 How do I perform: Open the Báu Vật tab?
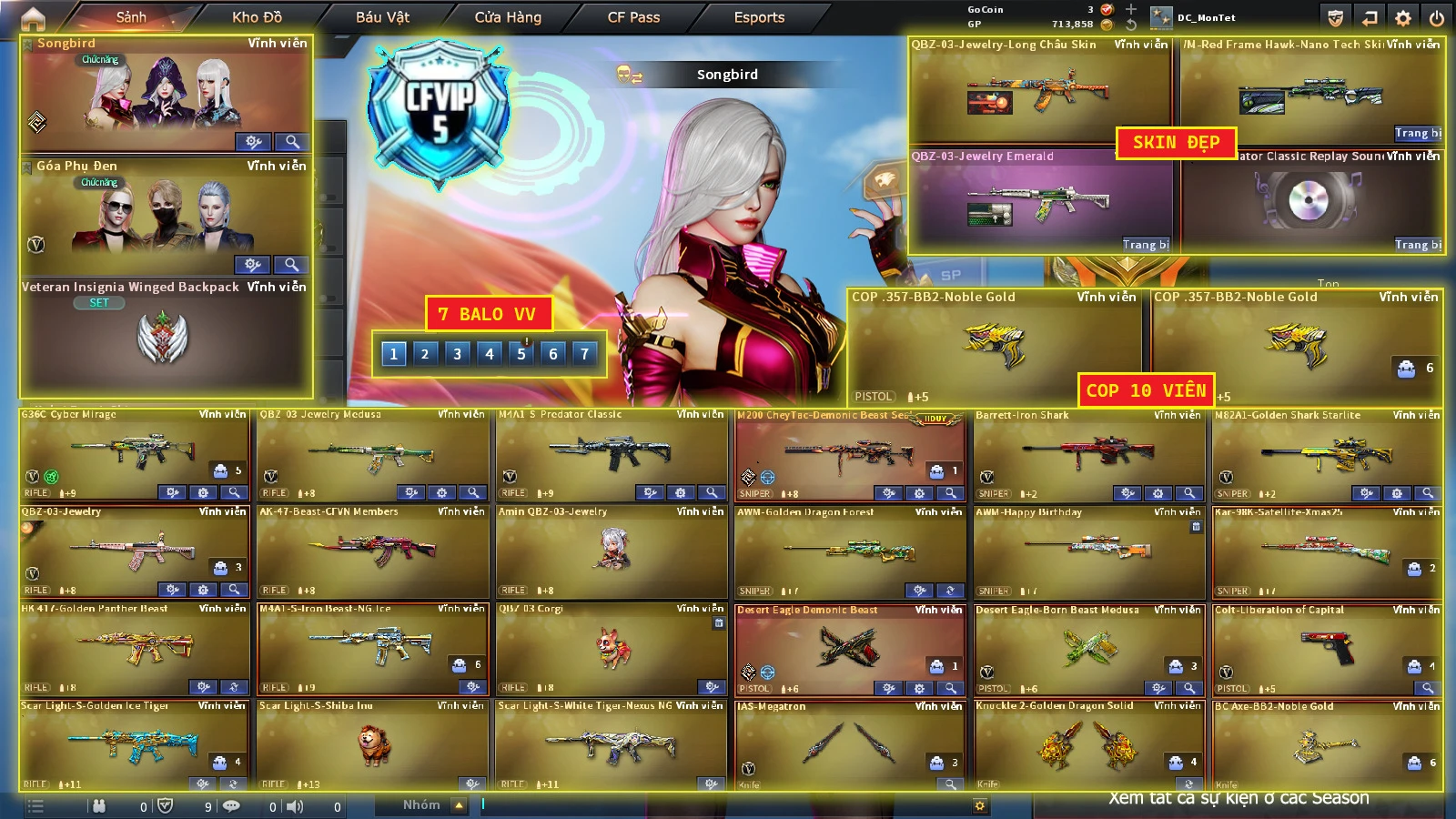click(x=382, y=17)
